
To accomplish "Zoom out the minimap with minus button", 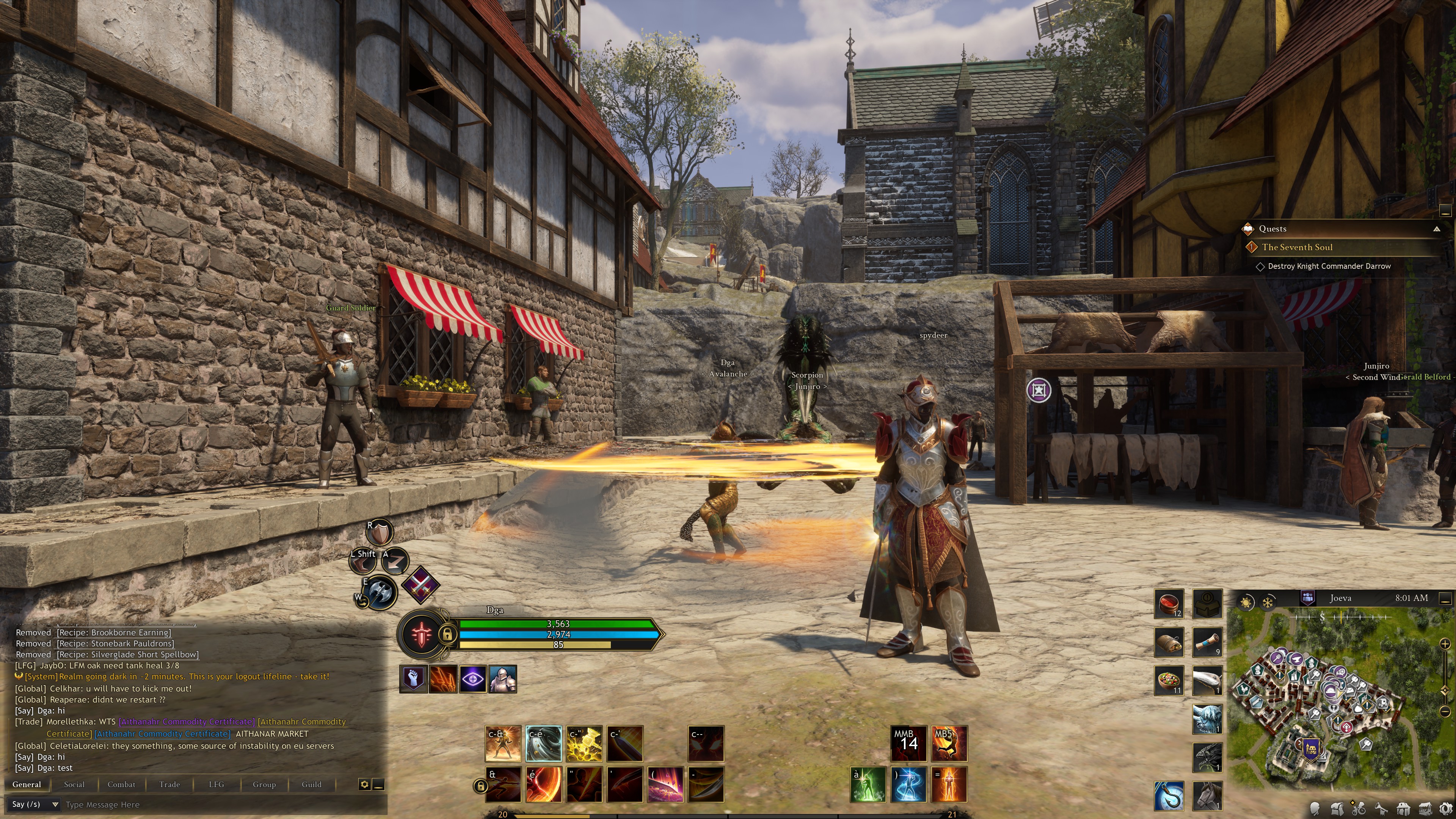I will [x=1445, y=711].
